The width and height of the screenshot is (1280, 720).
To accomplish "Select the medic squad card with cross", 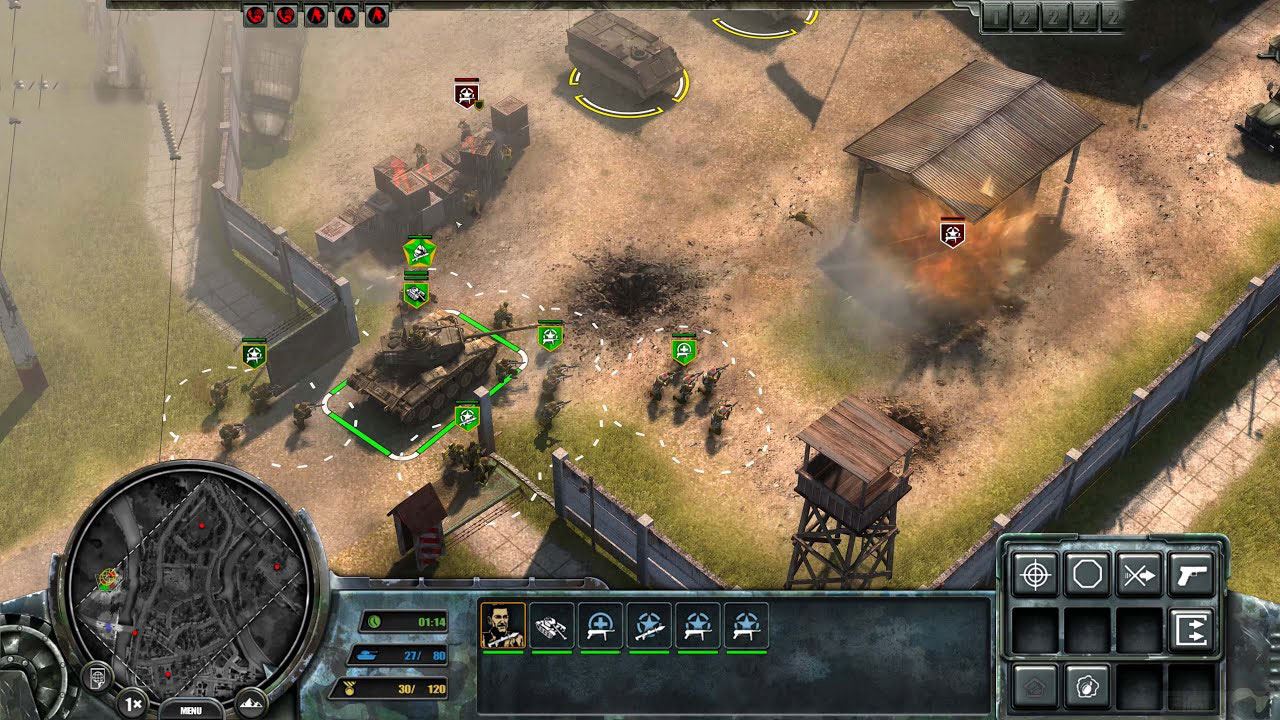I will tap(601, 626).
